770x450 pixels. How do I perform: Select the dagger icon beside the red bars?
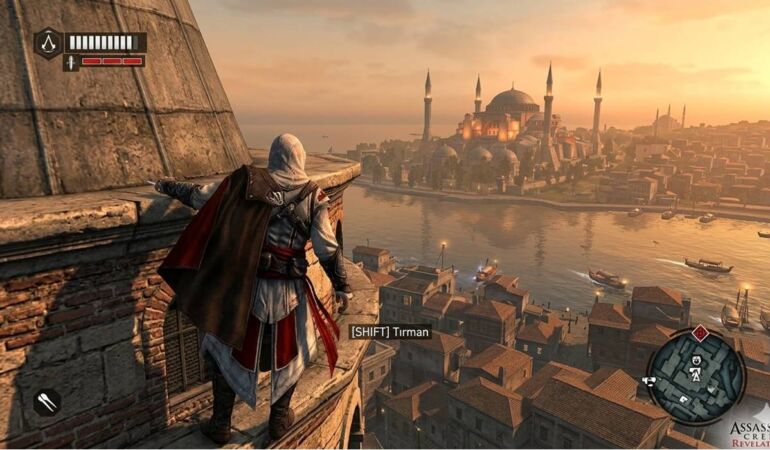(71, 62)
